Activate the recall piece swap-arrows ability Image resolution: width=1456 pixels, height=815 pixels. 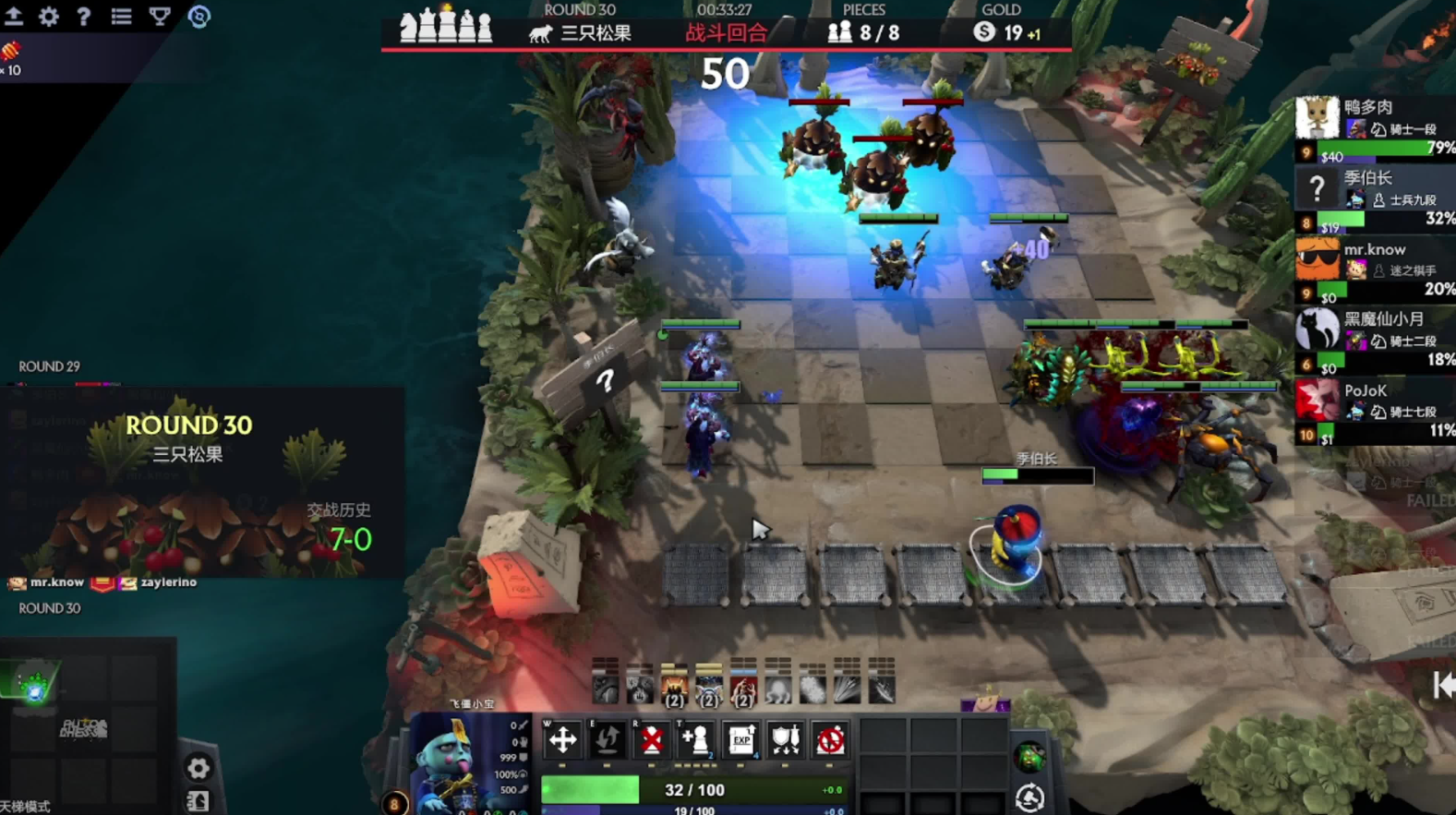point(607,739)
